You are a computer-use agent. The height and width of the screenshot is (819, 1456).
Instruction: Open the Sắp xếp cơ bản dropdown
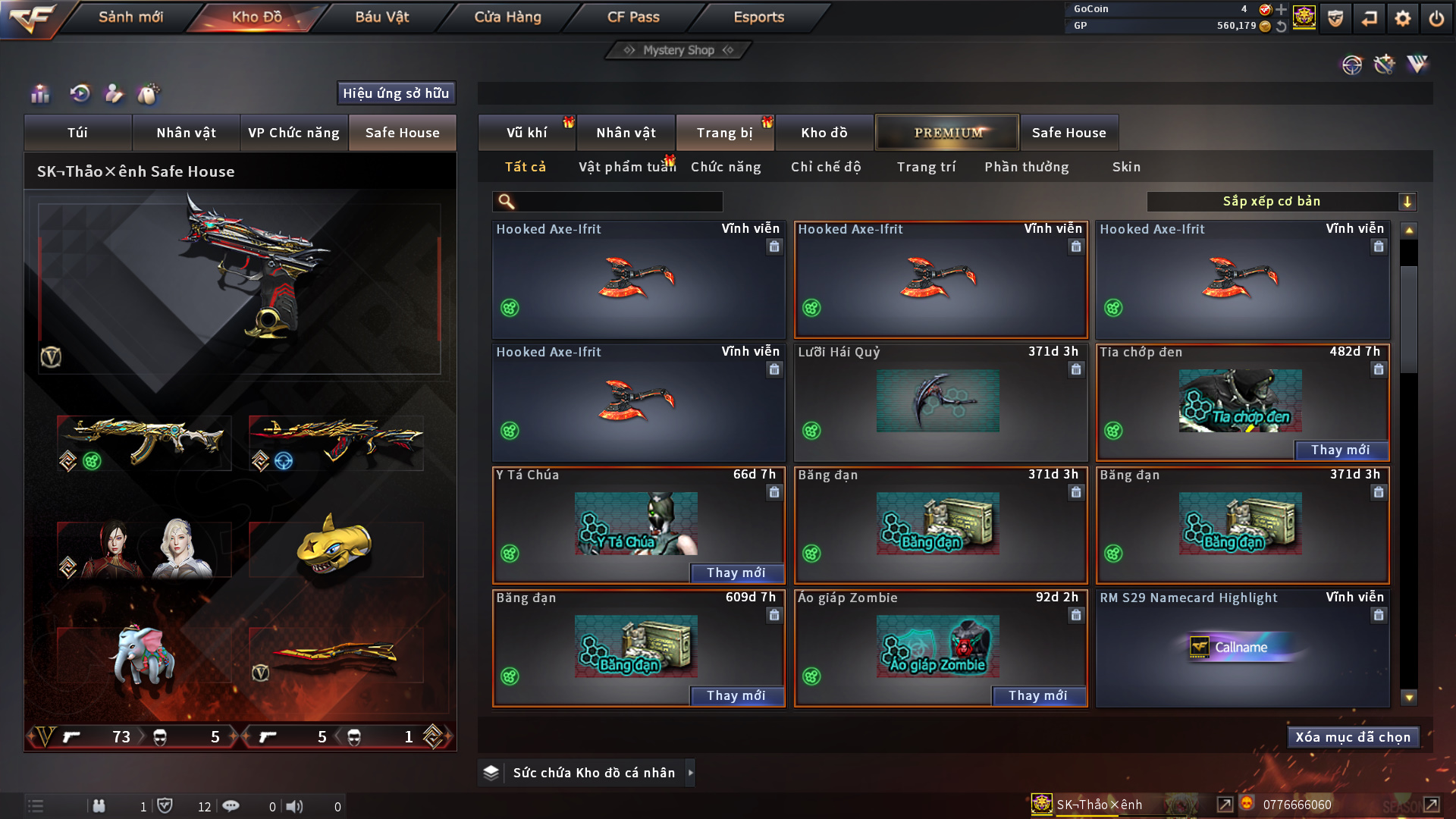tap(1281, 201)
